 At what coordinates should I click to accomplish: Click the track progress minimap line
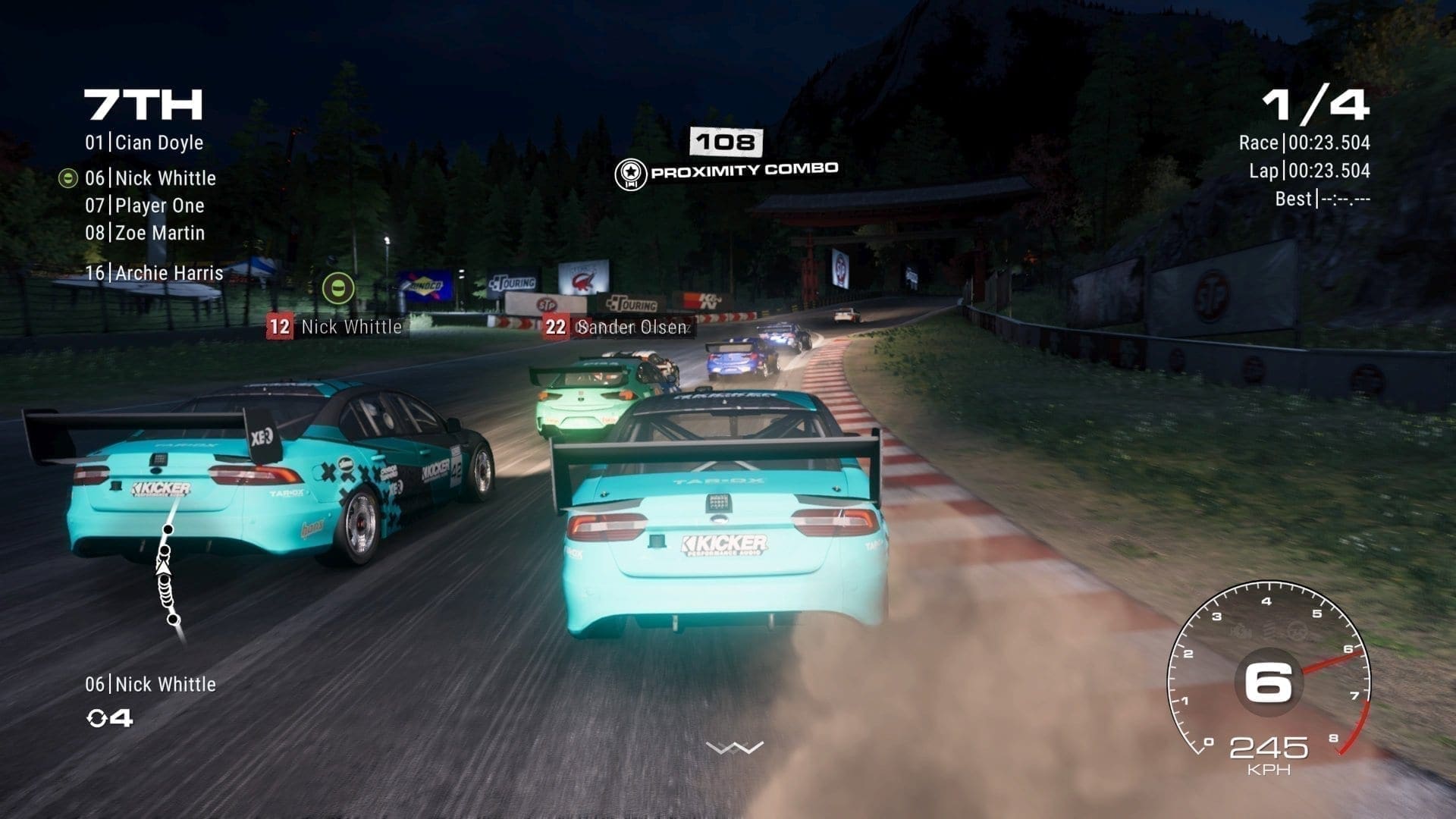pos(167,574)
